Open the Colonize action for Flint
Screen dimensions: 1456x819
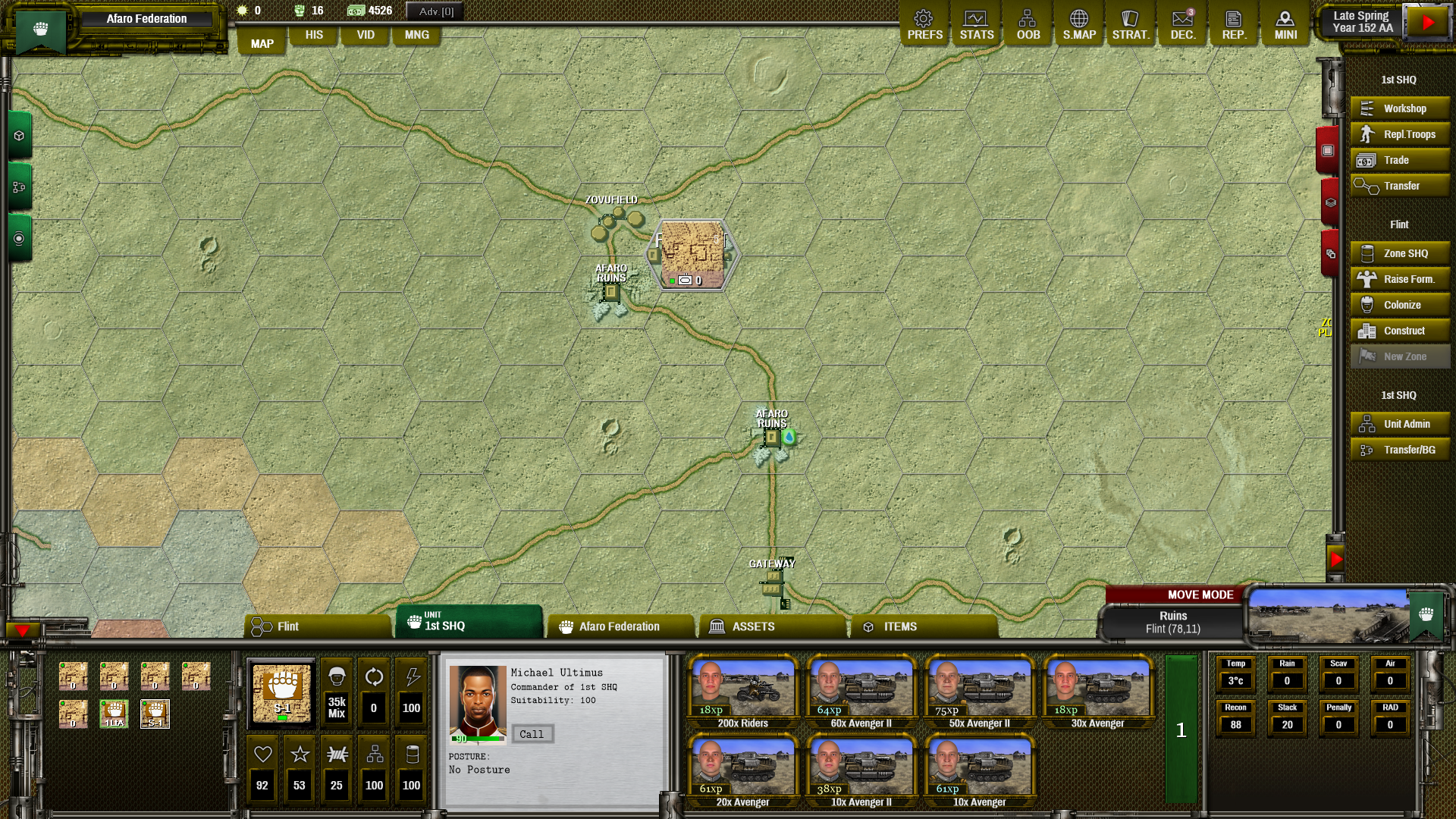[1399, 304]
